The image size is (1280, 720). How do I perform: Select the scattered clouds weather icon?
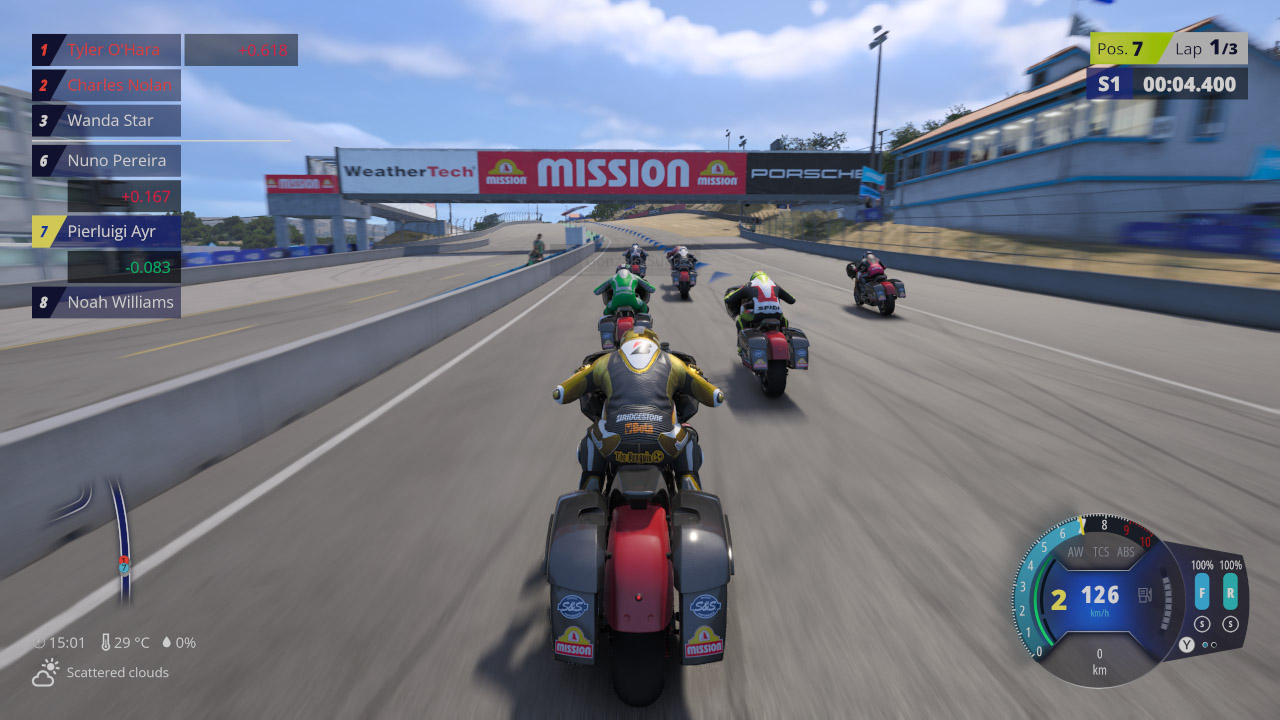pos(44,672)
